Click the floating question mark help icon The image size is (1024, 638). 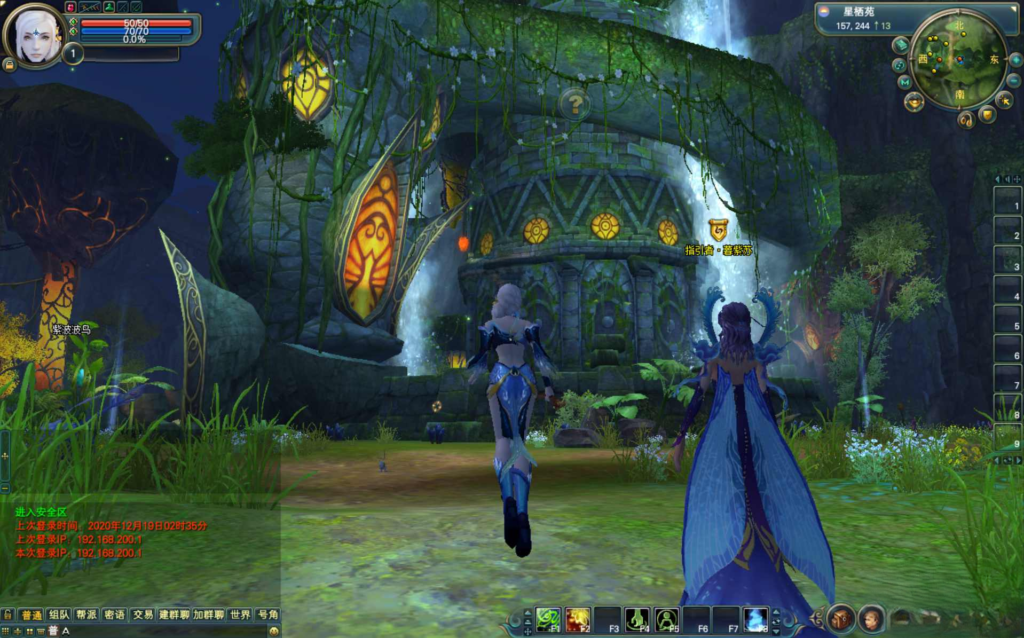pyautogui.click(x=573, y=102)
